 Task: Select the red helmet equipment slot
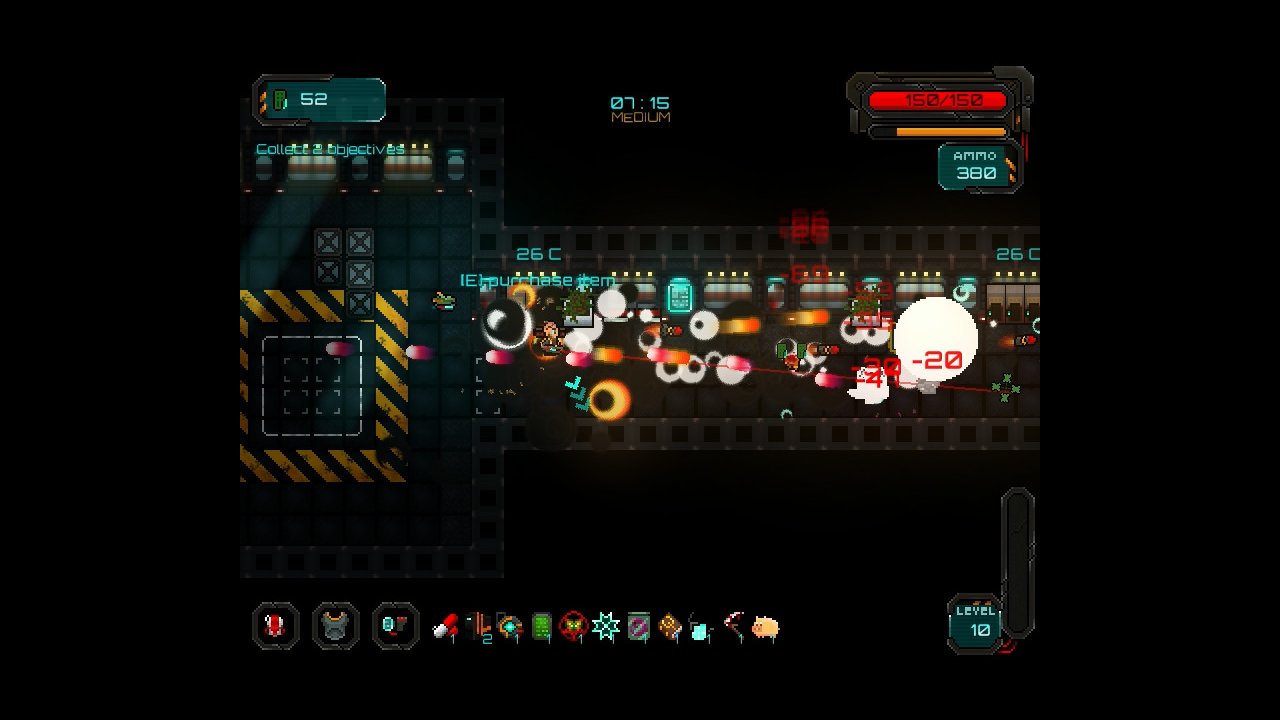[x=275, y=627]
